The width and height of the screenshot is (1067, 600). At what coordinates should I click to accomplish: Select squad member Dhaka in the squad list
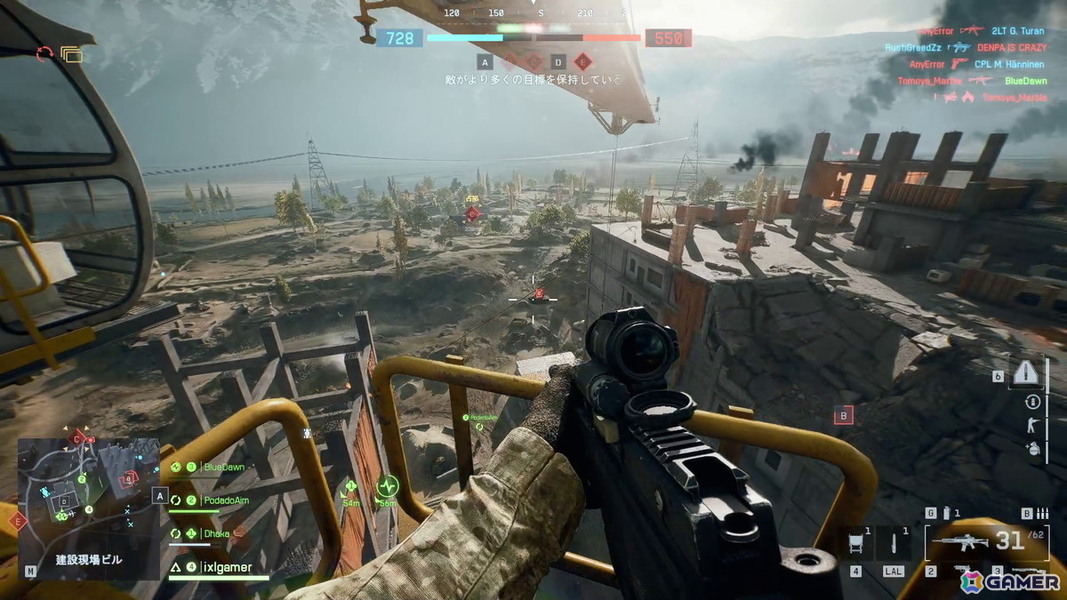[x=215, y=534]
